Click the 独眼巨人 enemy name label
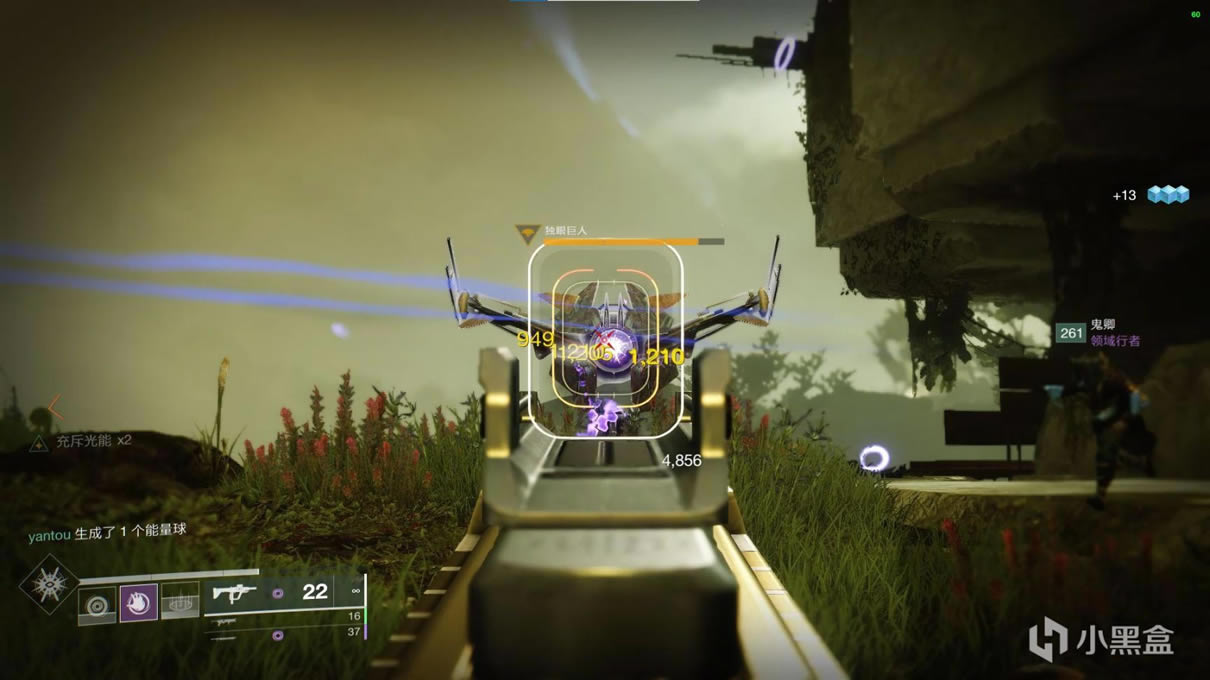 pos(566,230)
